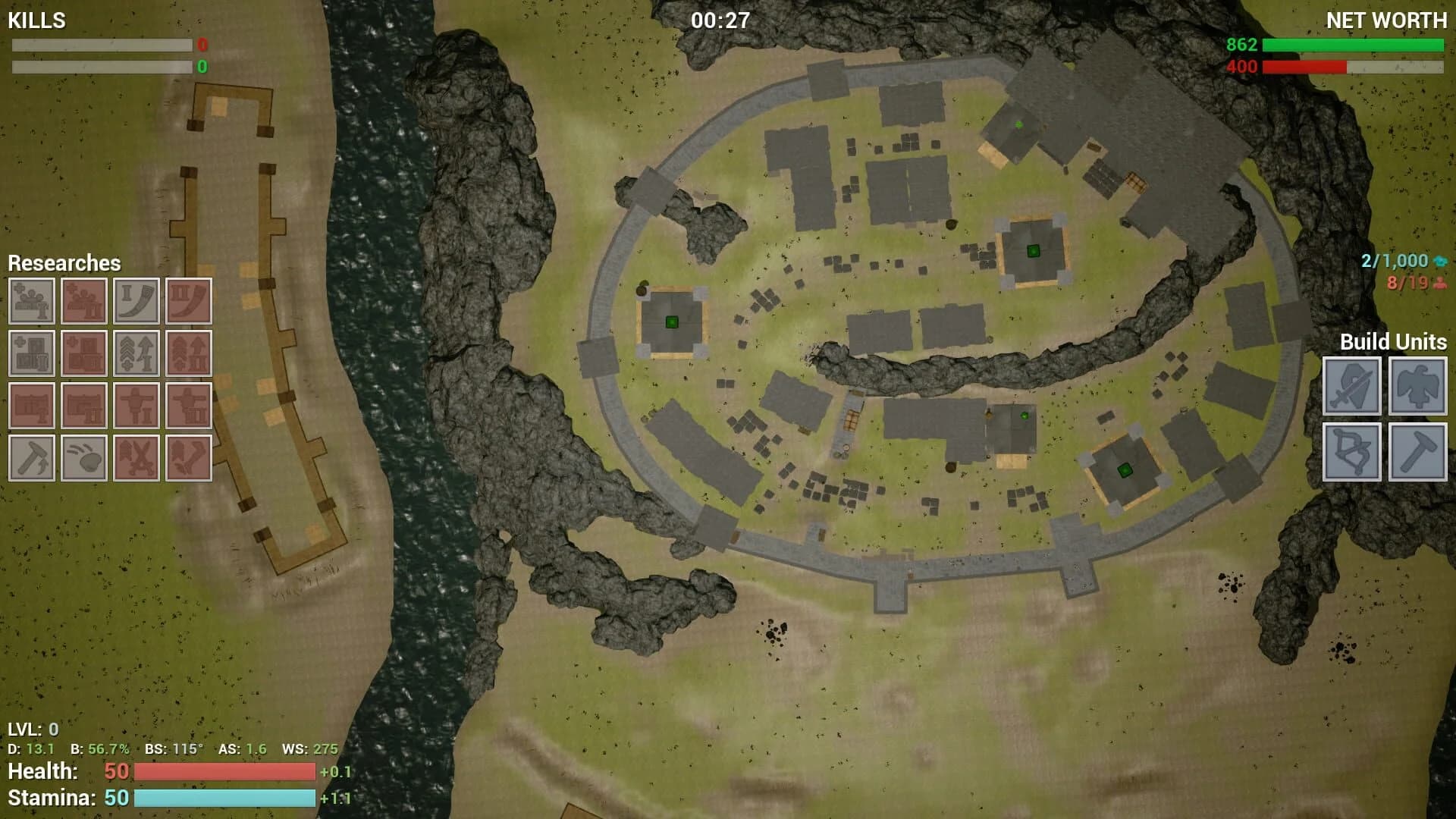This screenshot has width=1456, height=819.
Task: Research the crossed swords combat upgrade
Action: pyautogui.click(x=136, y=458)
